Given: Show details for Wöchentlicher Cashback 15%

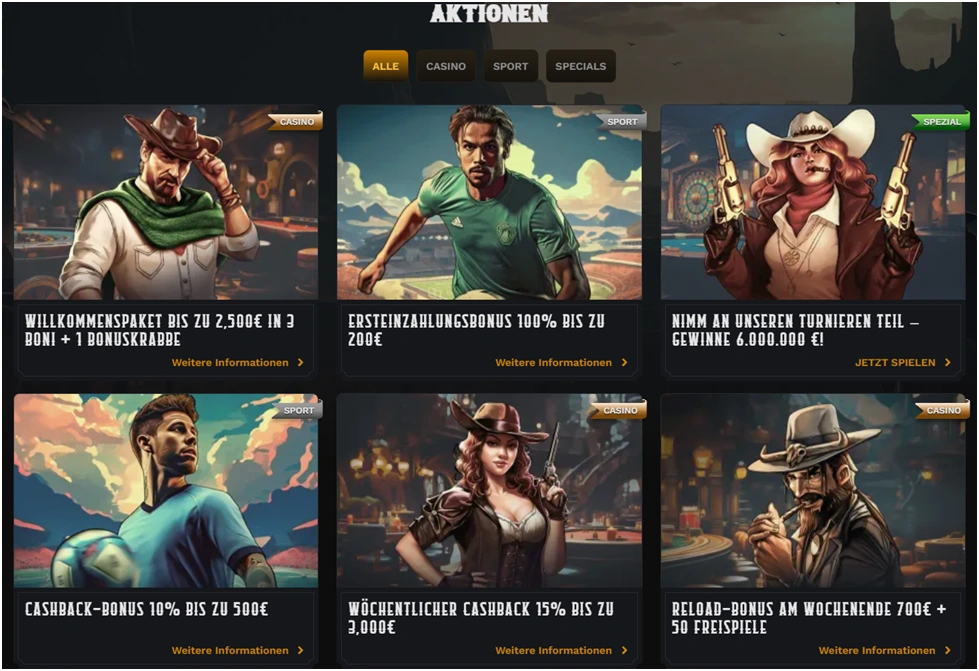Looking at the screenshot, I should 561,651.
